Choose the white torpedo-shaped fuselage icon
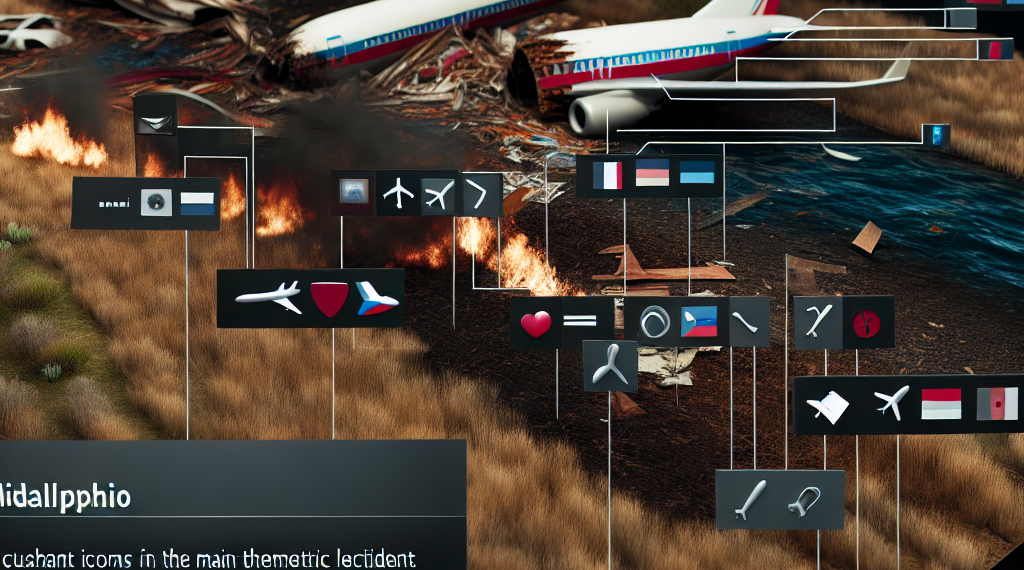Screen dimensions: 1024x570 pyautogui.click(x=750, y=499)
